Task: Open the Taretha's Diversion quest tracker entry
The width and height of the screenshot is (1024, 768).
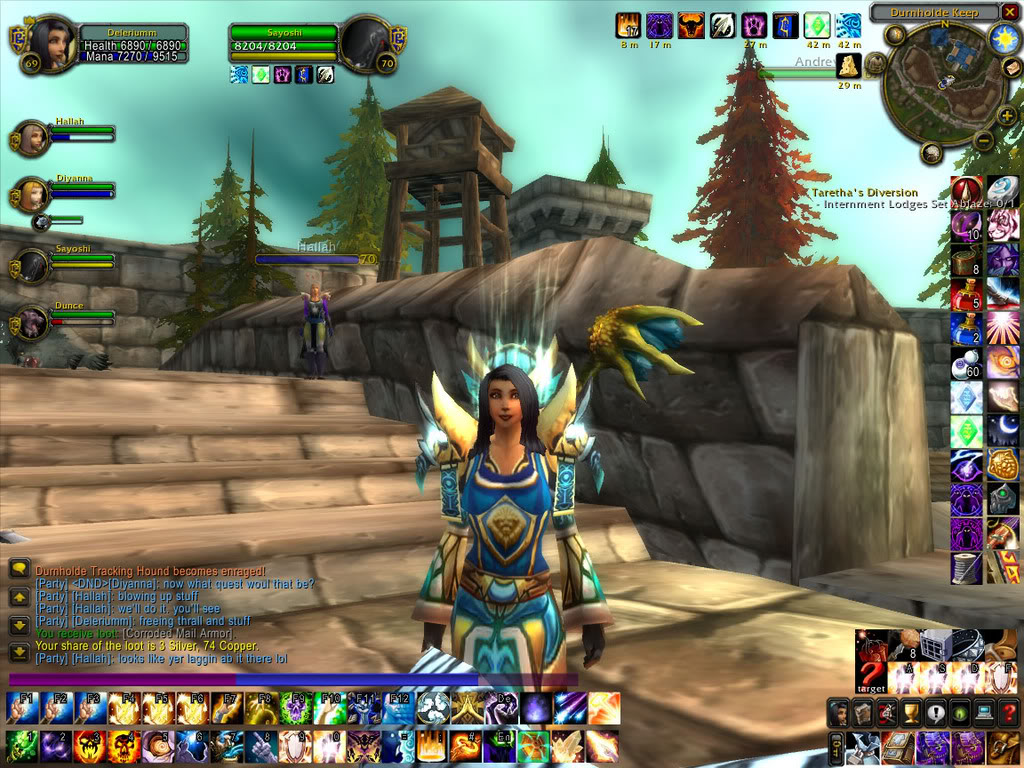Action: (865, 193)
